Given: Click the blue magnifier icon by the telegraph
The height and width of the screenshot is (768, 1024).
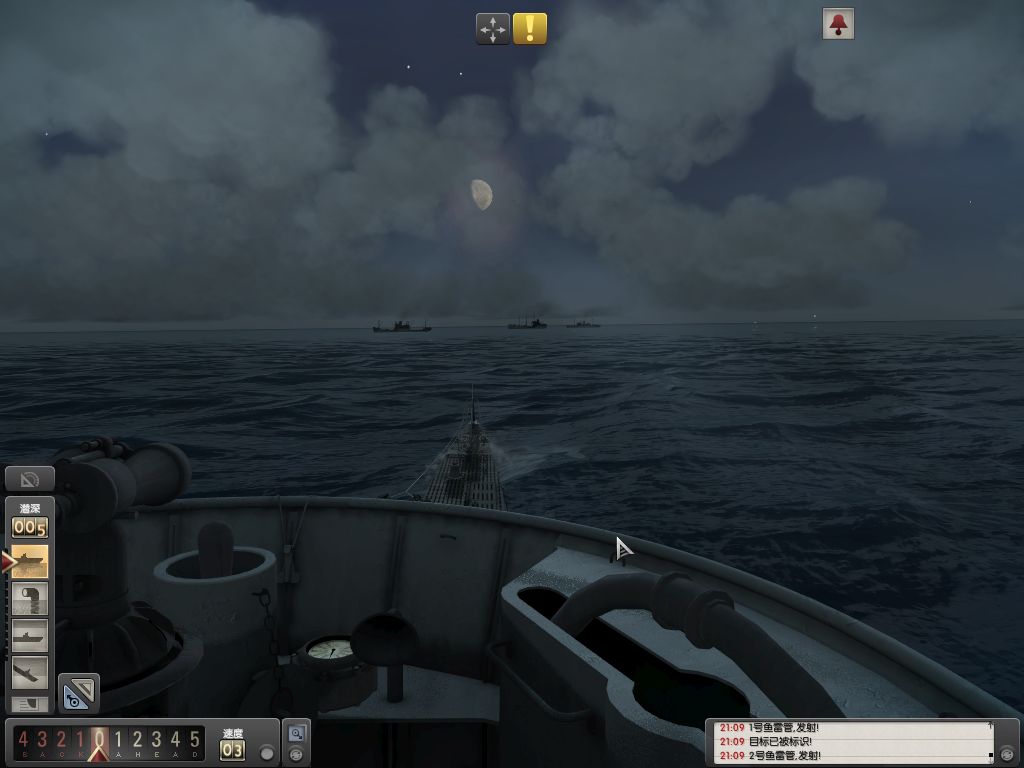Looking at the screenshot, I should tap(296, 733).
